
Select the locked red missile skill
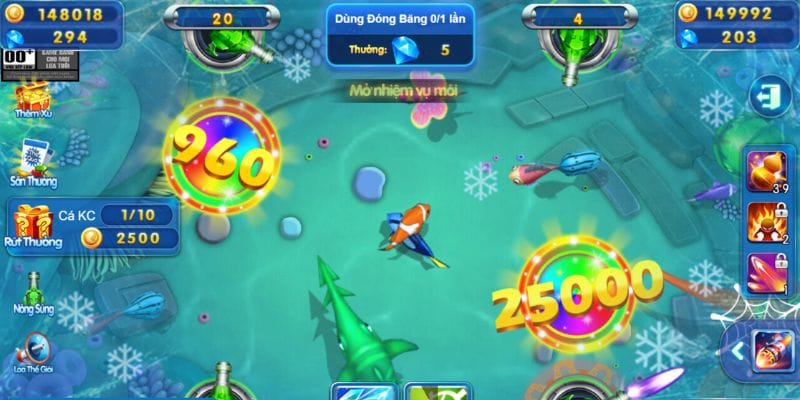(764, 272)
